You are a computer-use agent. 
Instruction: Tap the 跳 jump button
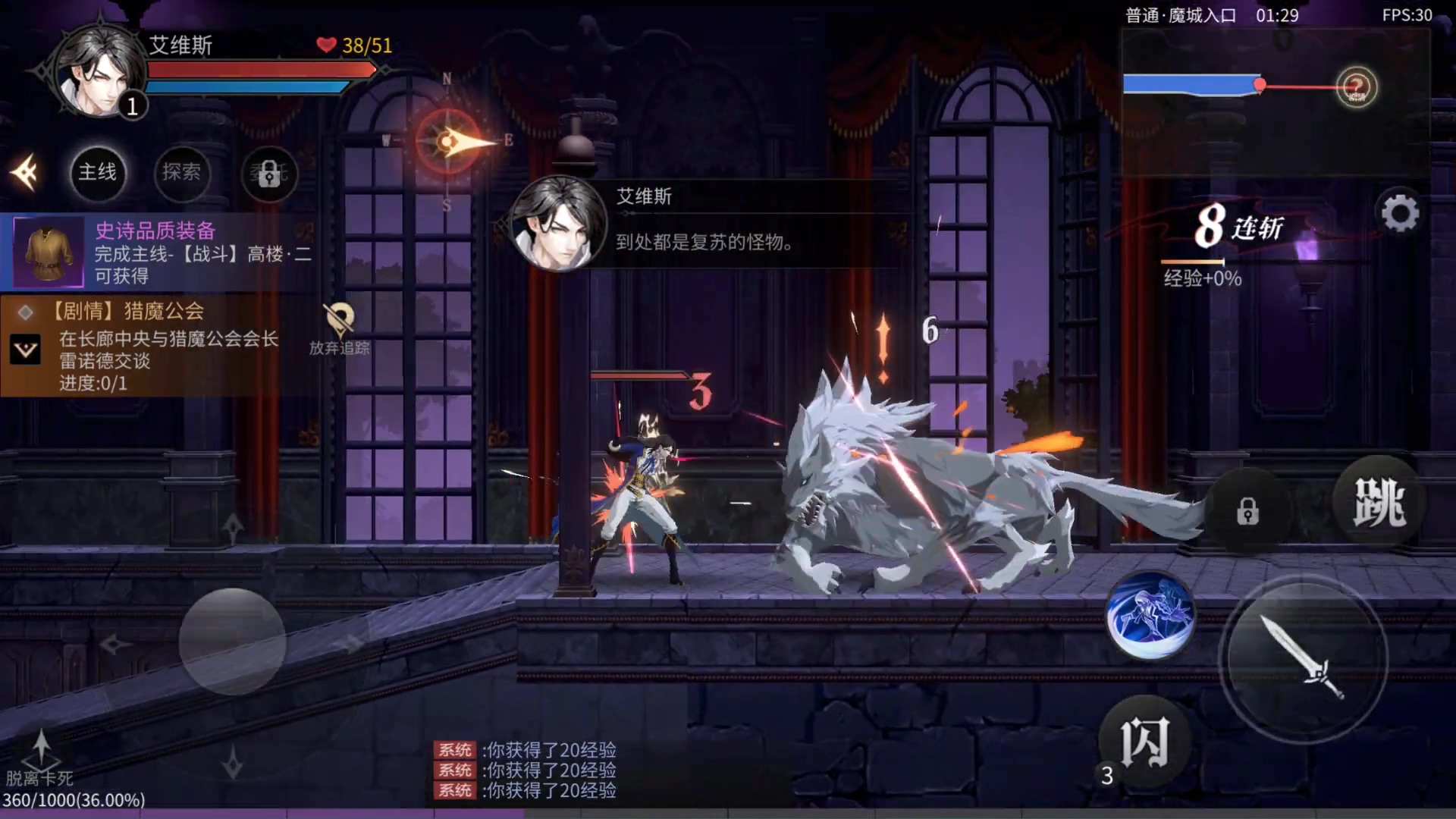(x=1379, y=503)
